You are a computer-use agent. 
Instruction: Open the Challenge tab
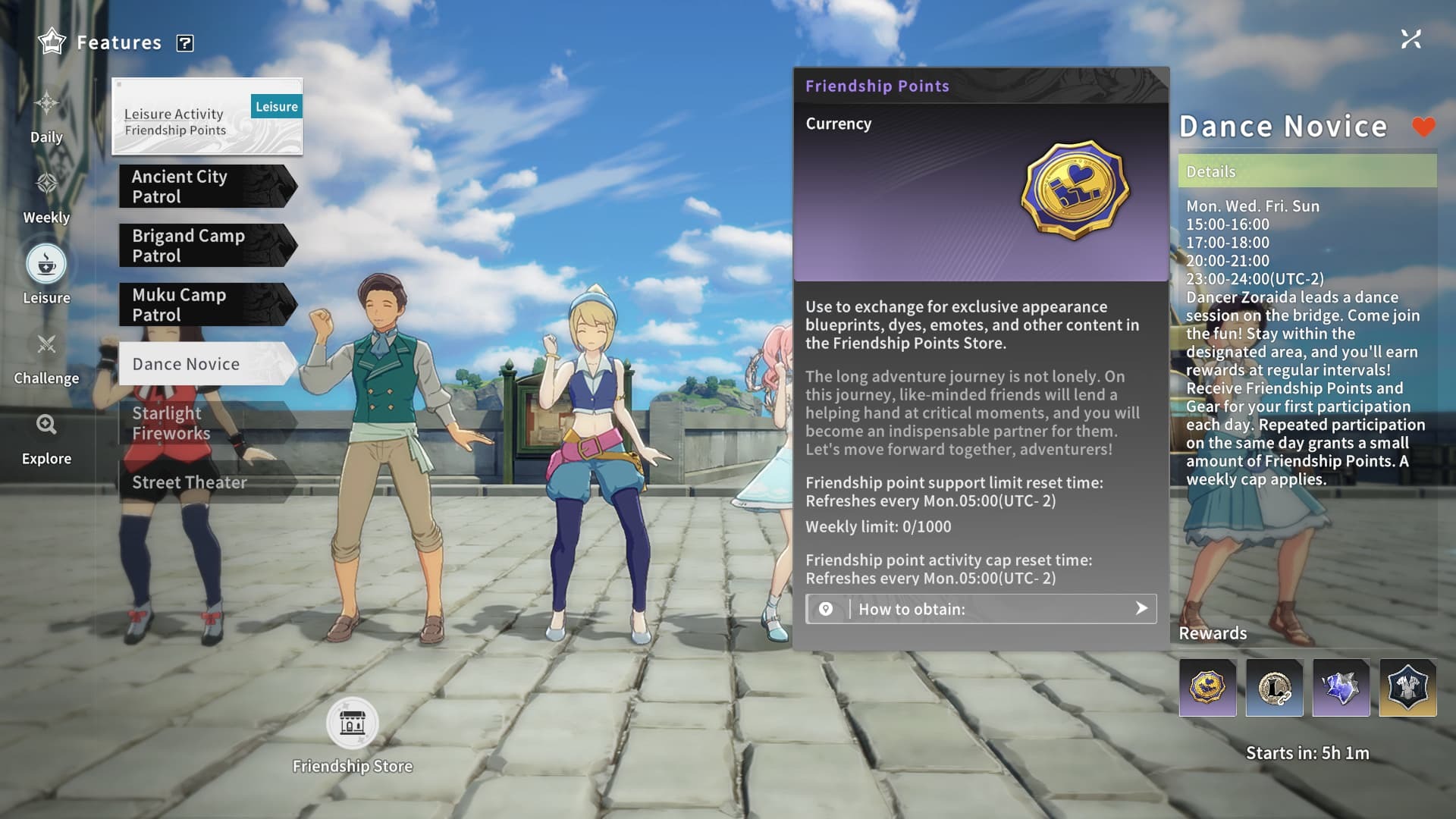46,357
